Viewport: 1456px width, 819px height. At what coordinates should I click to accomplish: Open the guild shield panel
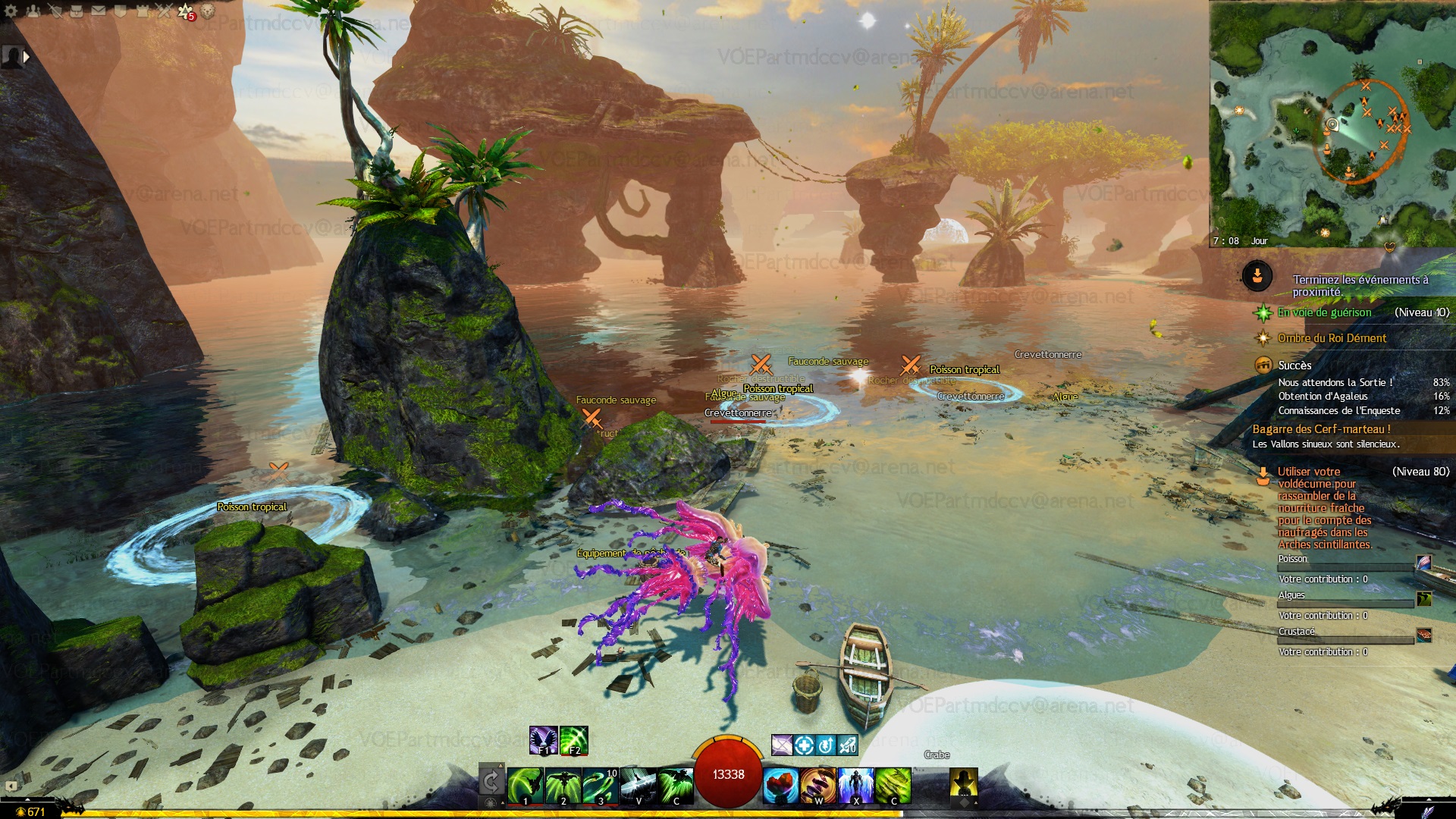point(120,11)
